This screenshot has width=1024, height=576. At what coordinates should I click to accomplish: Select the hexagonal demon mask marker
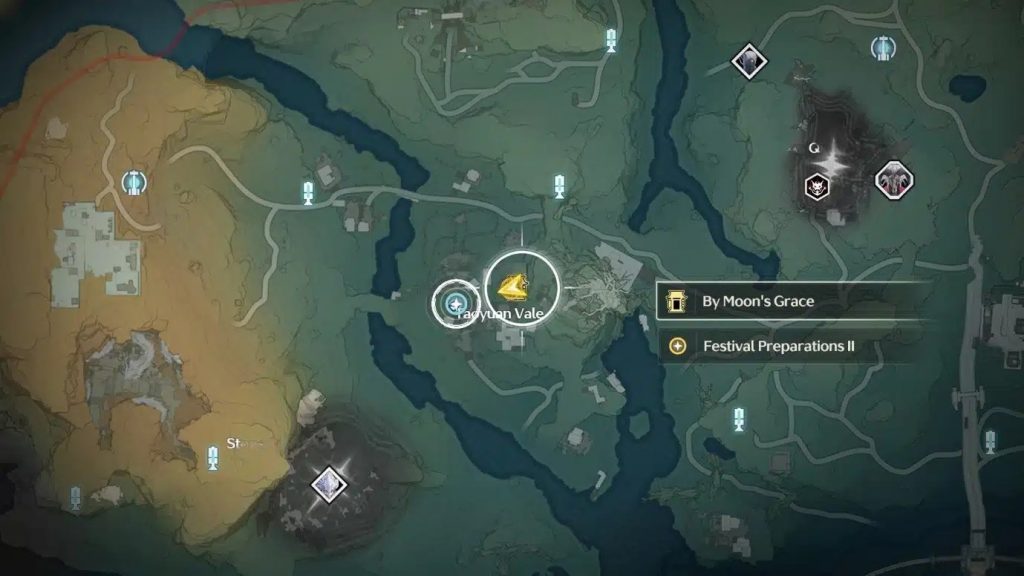pos(816,185)
